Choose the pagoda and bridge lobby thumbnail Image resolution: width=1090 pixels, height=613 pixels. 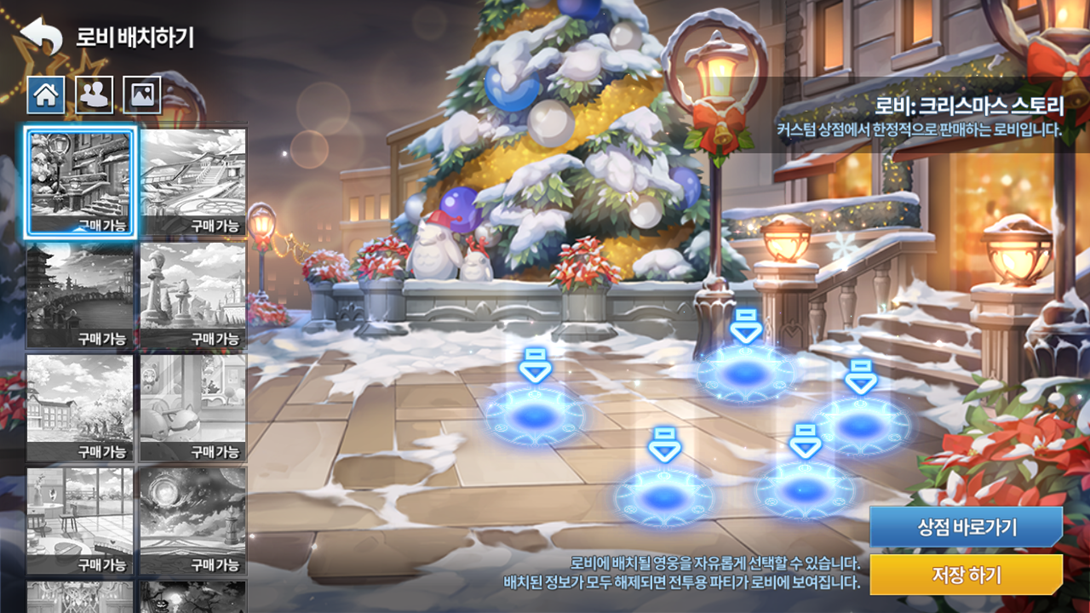click(x=80, y=296)
